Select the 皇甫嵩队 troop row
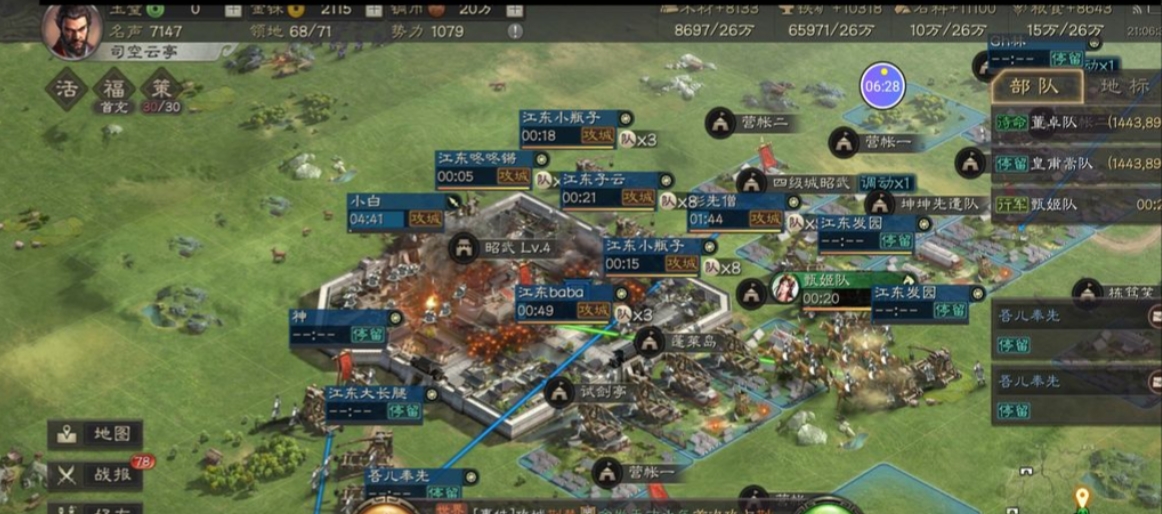 click(1075, 163)
